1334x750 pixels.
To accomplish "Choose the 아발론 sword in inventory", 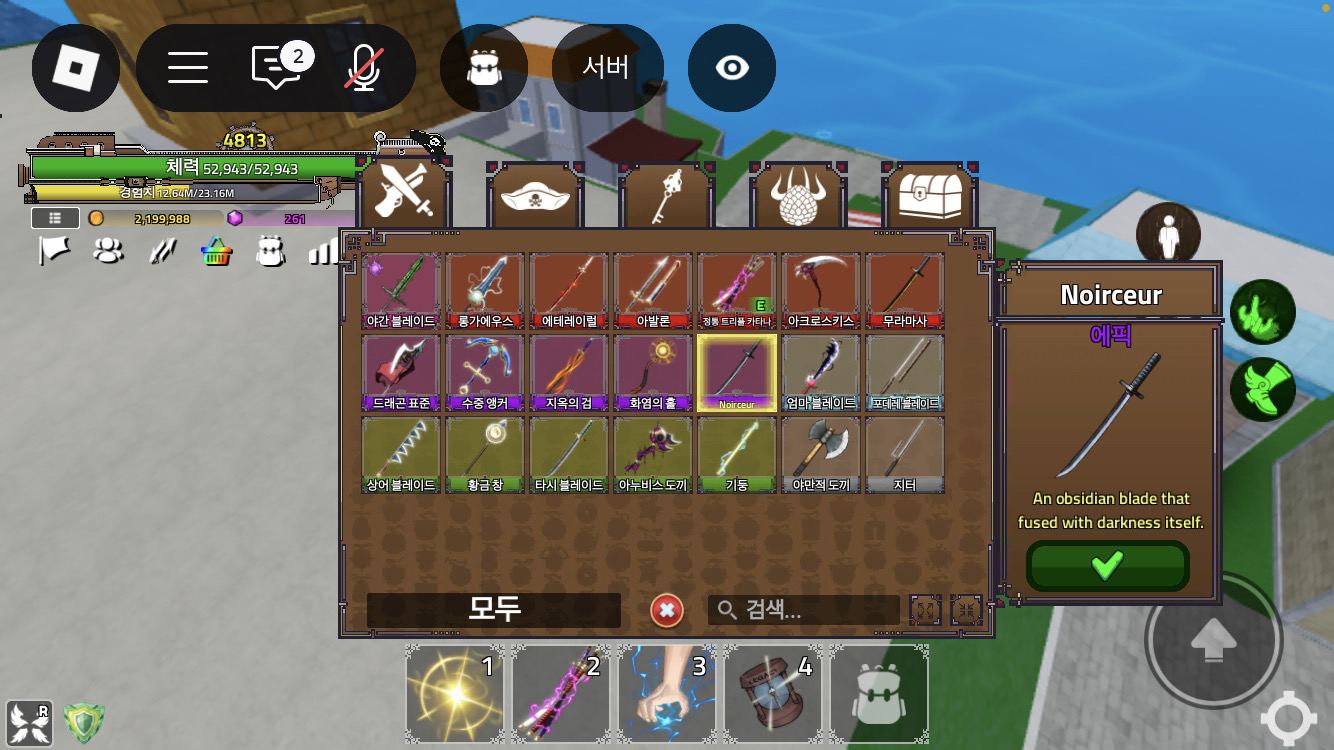I will coord(652,291).
